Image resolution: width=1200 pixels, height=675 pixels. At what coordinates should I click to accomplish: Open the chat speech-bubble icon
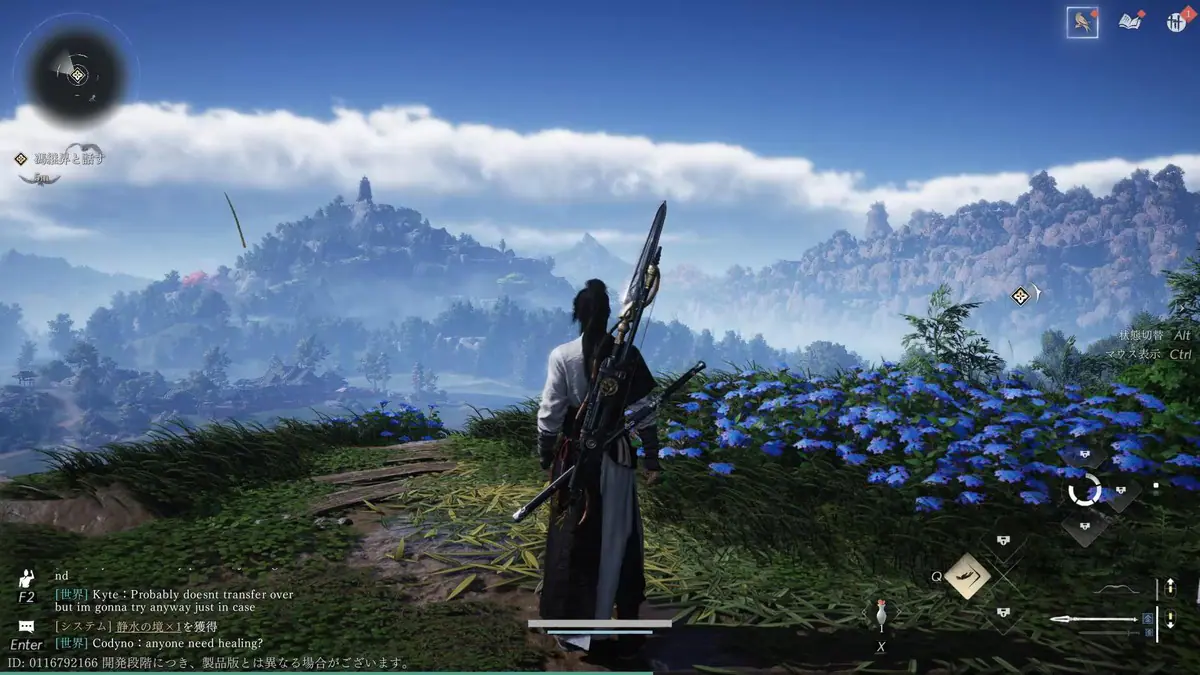point(27,626)
